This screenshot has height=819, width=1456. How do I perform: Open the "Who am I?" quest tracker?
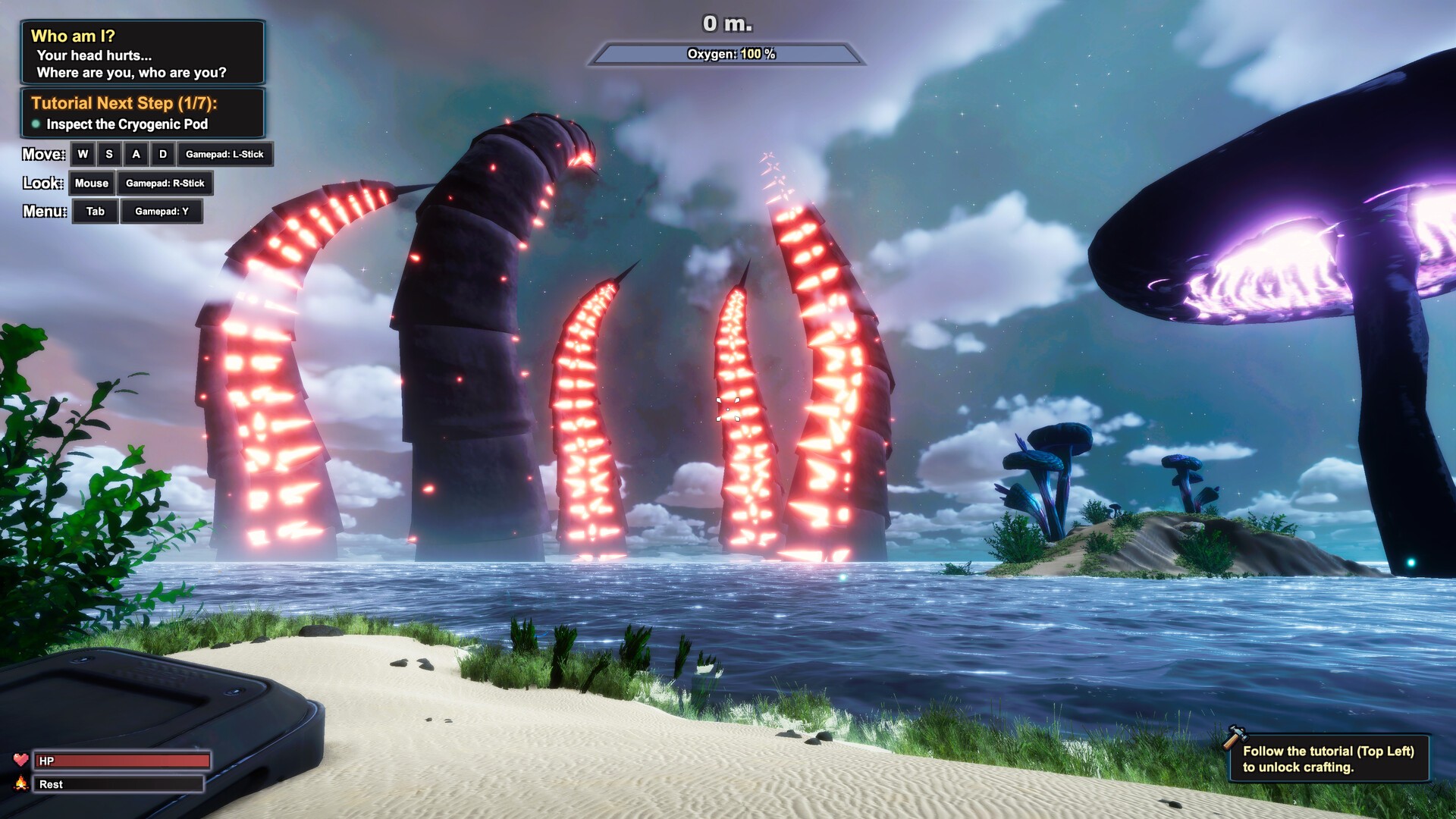143,52
